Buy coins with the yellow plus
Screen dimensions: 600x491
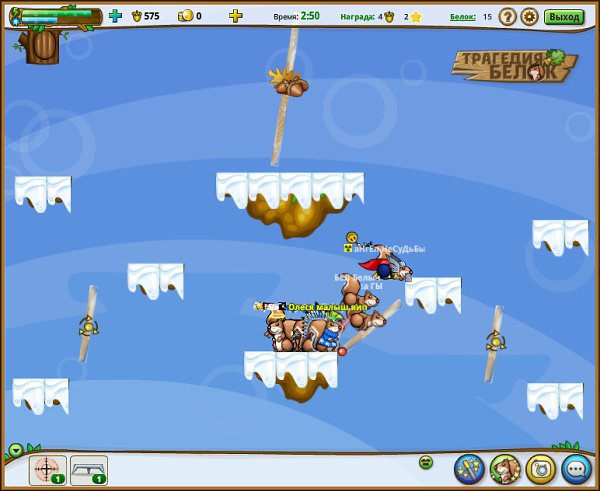point(235,16)
